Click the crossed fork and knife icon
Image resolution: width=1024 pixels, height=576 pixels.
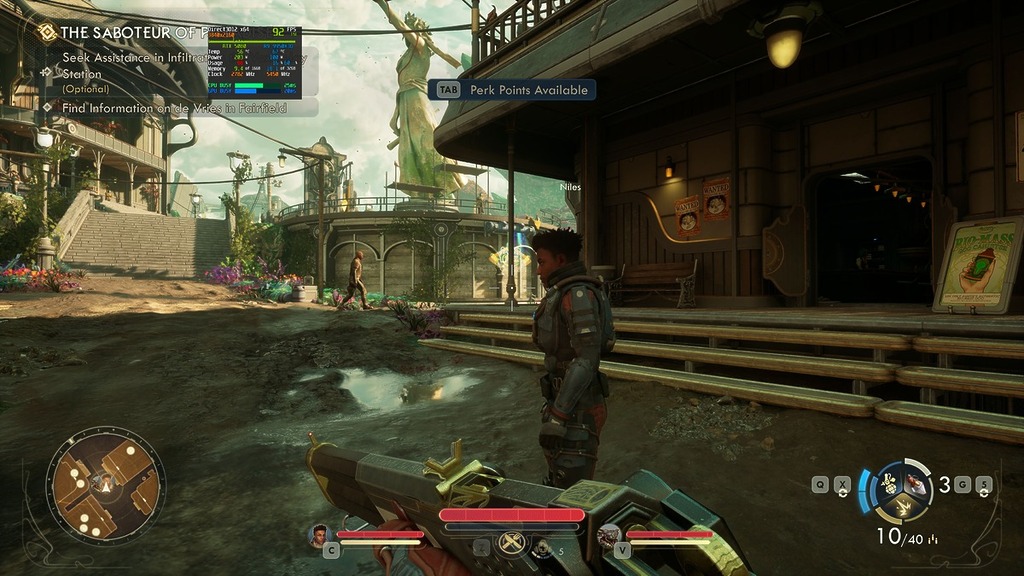511,541
